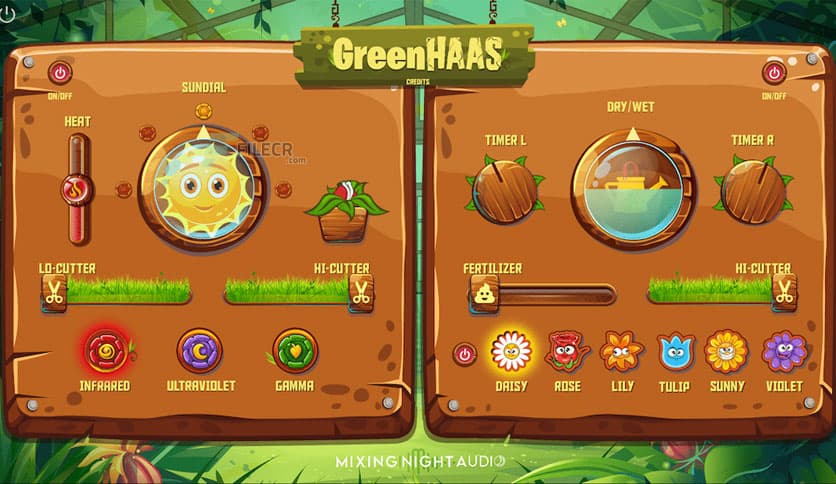The width and height of the screenshot is (836, 484).
Task: Click the Timer L wooden knob
Action: click(505, 191)
